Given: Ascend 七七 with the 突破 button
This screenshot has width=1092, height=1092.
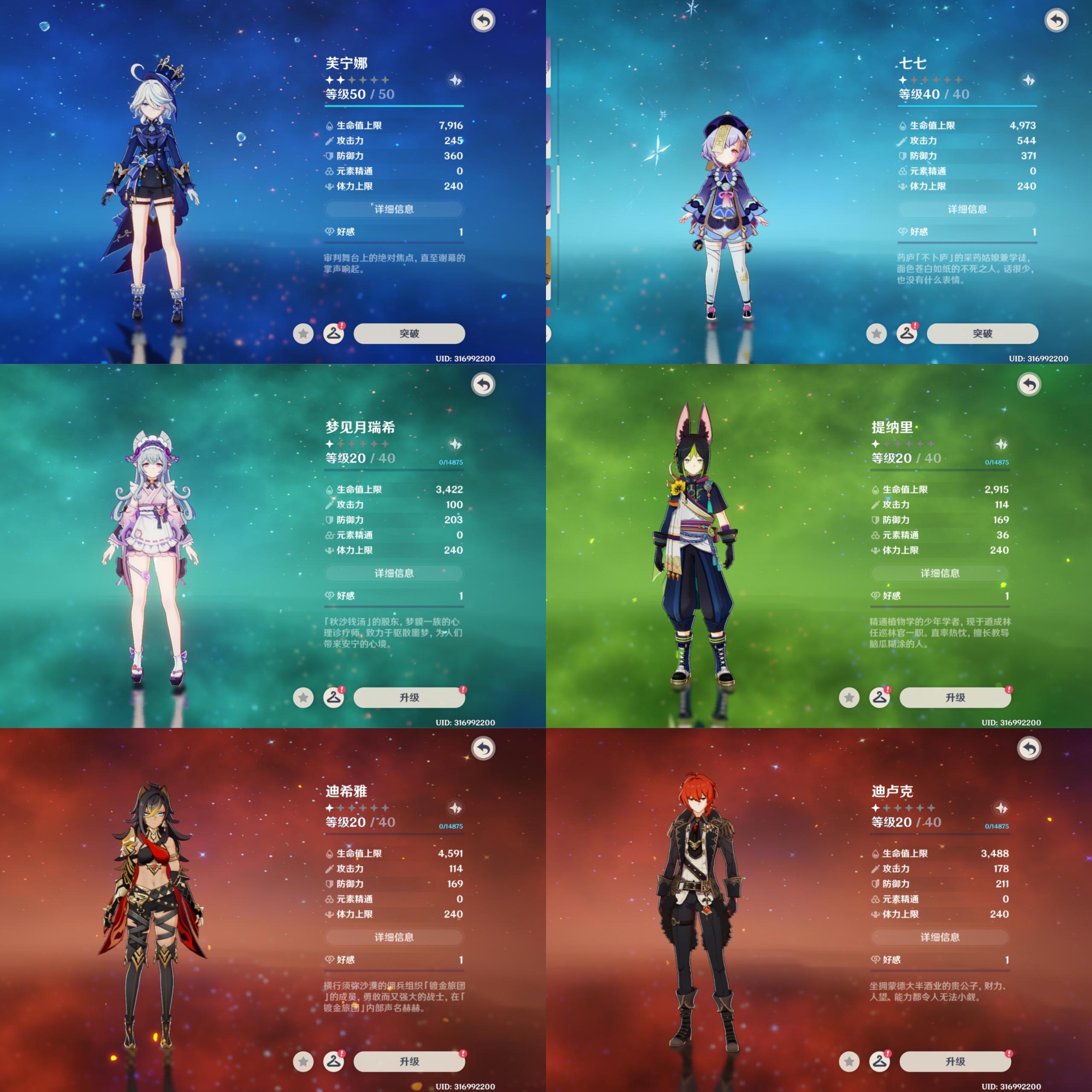Looking at the screenshot, I should click(982, 334).
